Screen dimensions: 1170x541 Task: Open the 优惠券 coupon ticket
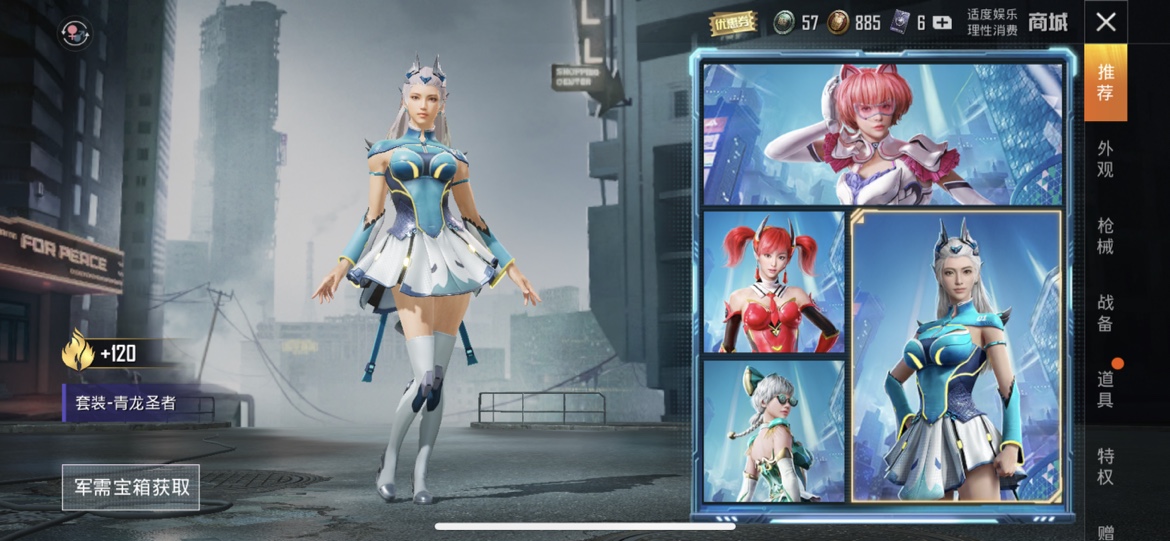[x=734, y=22]
